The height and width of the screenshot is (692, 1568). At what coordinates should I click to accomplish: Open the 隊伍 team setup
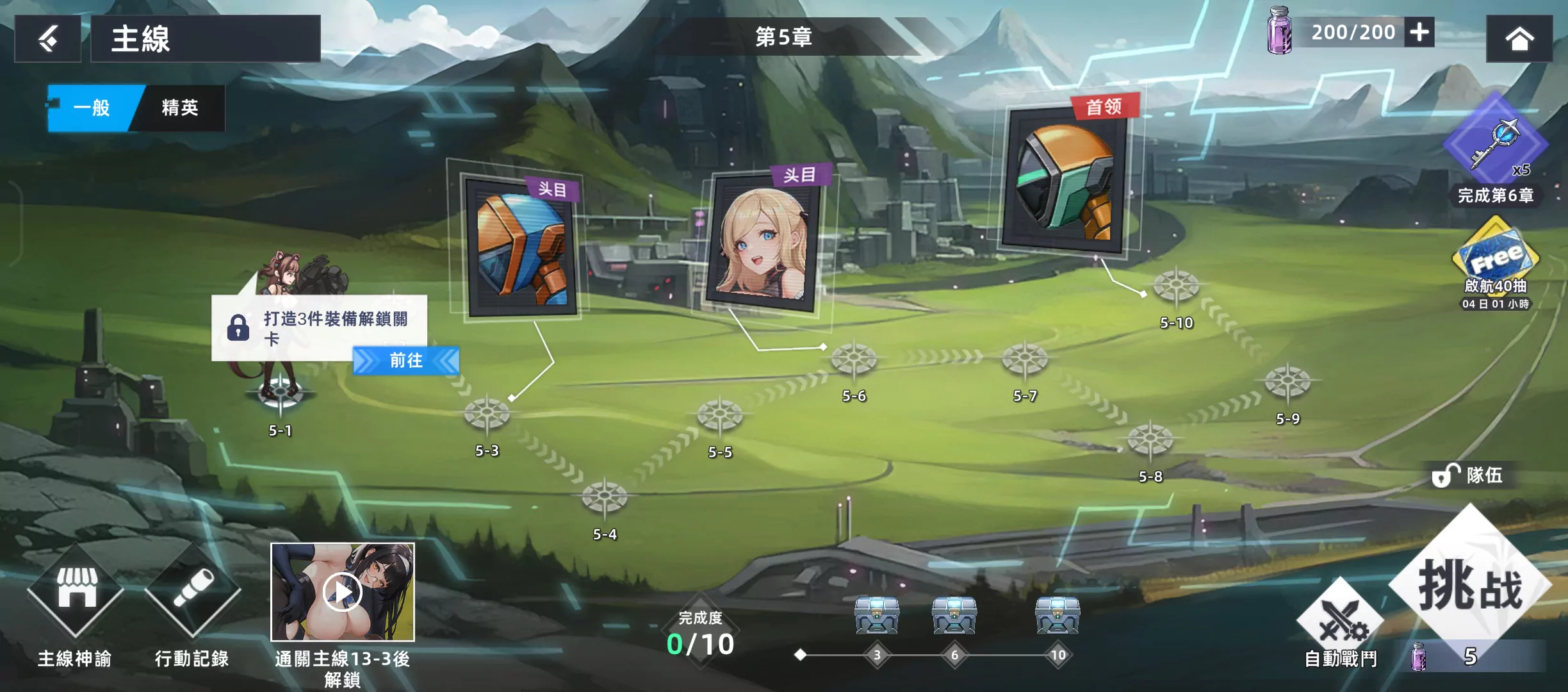click(1469, 475)
